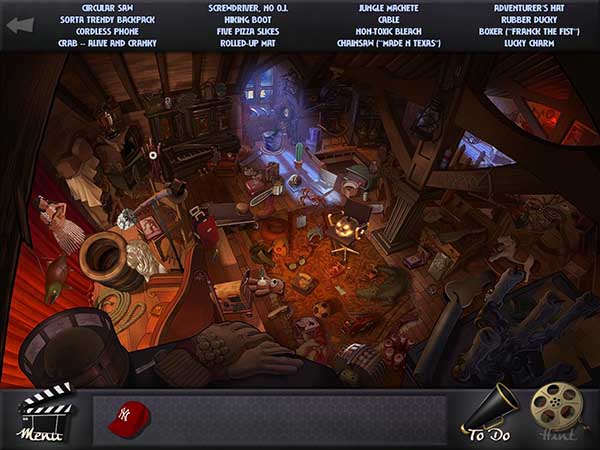
Task: Choose "Cordless Phone" list entry
Action: [x=109, y=32]
